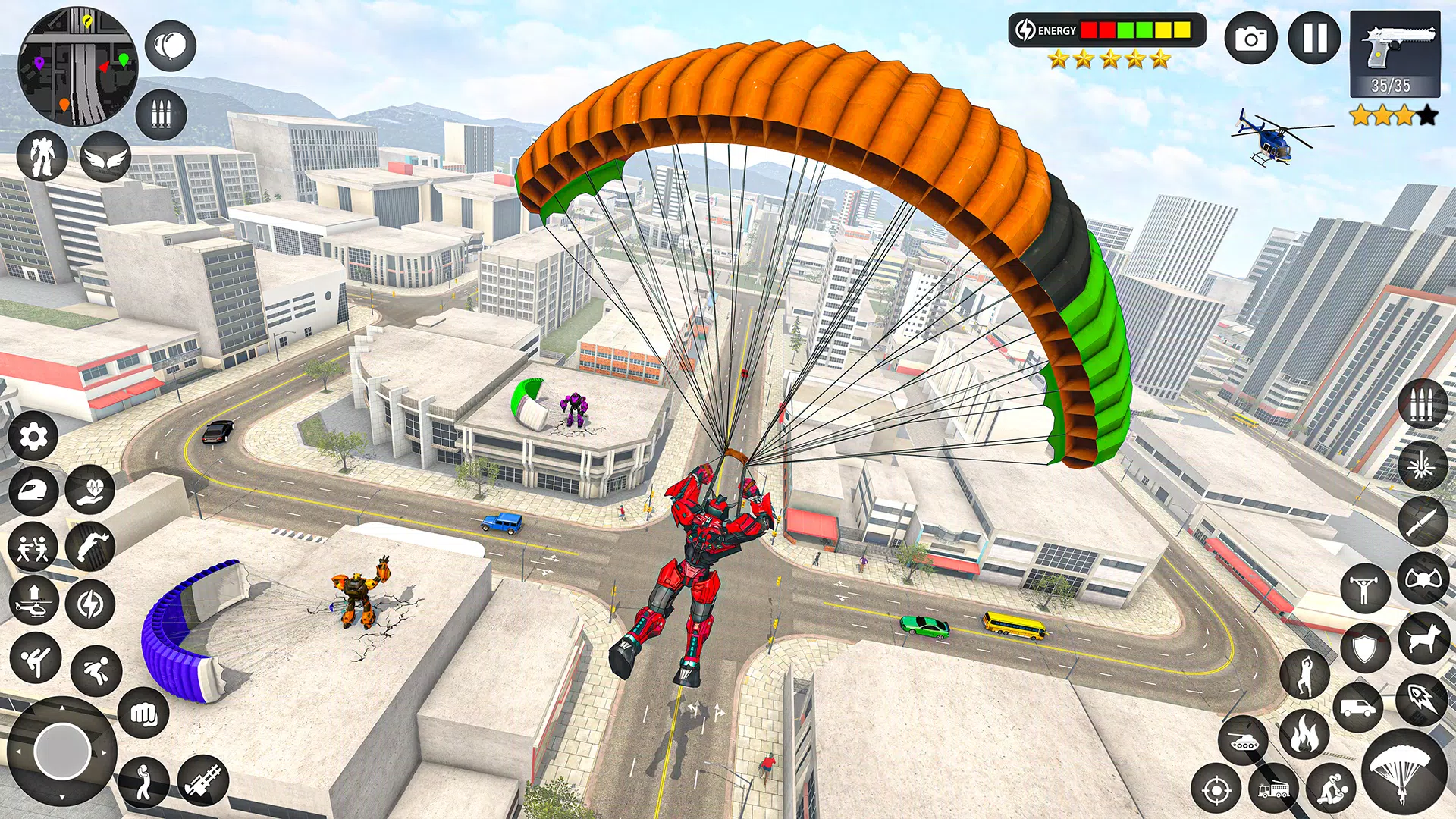Image resolution: width=1456 pixels, height=819 pixels.
Task: Use the heart-in-hand health icon
Action: pyautogui.click(x=90, y=490)
